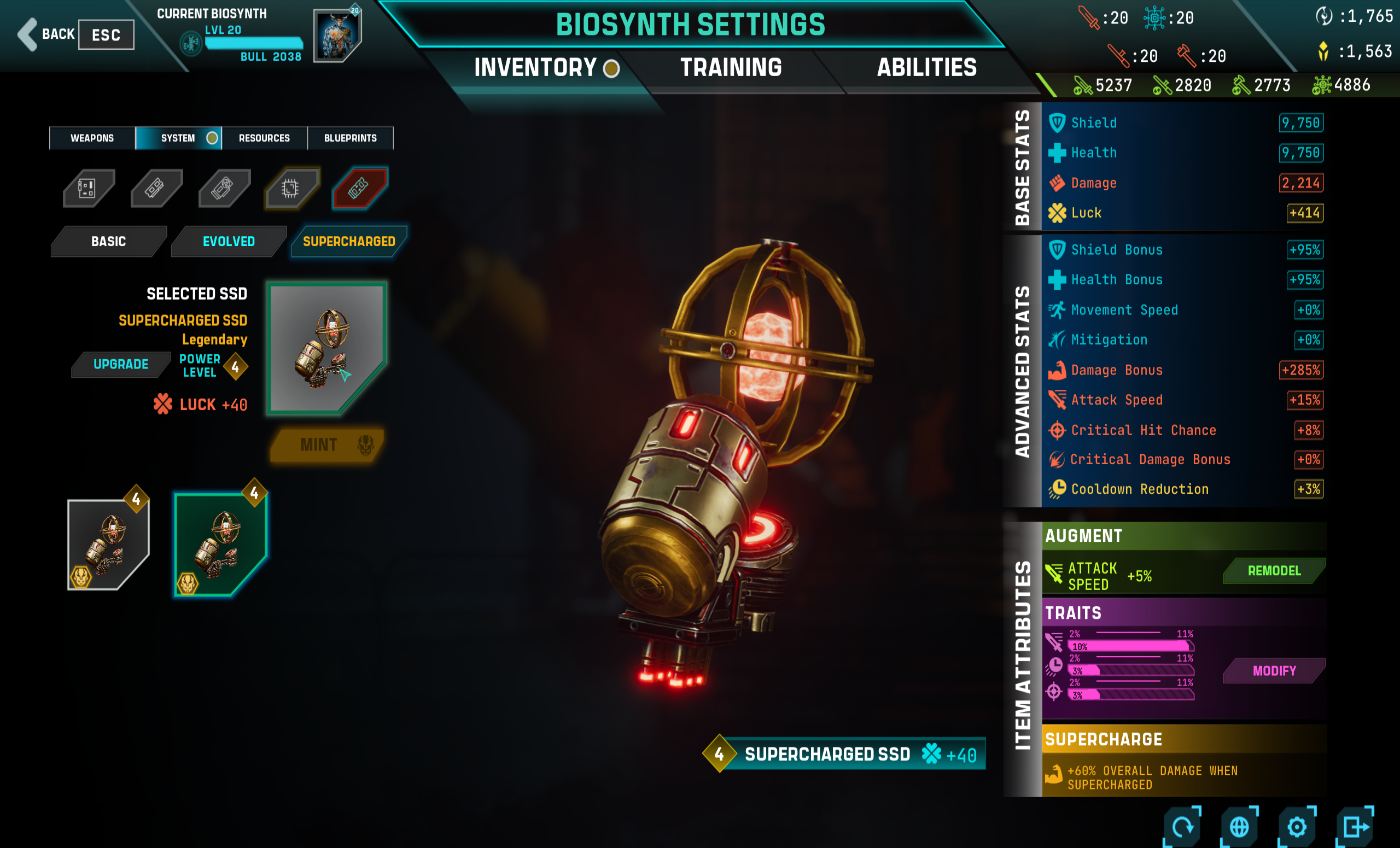Image resolution: width=1400 pixels, height=848 pixels.
Task: Remodel the Attack Speed augment
Action: (x=1273, y=571)
